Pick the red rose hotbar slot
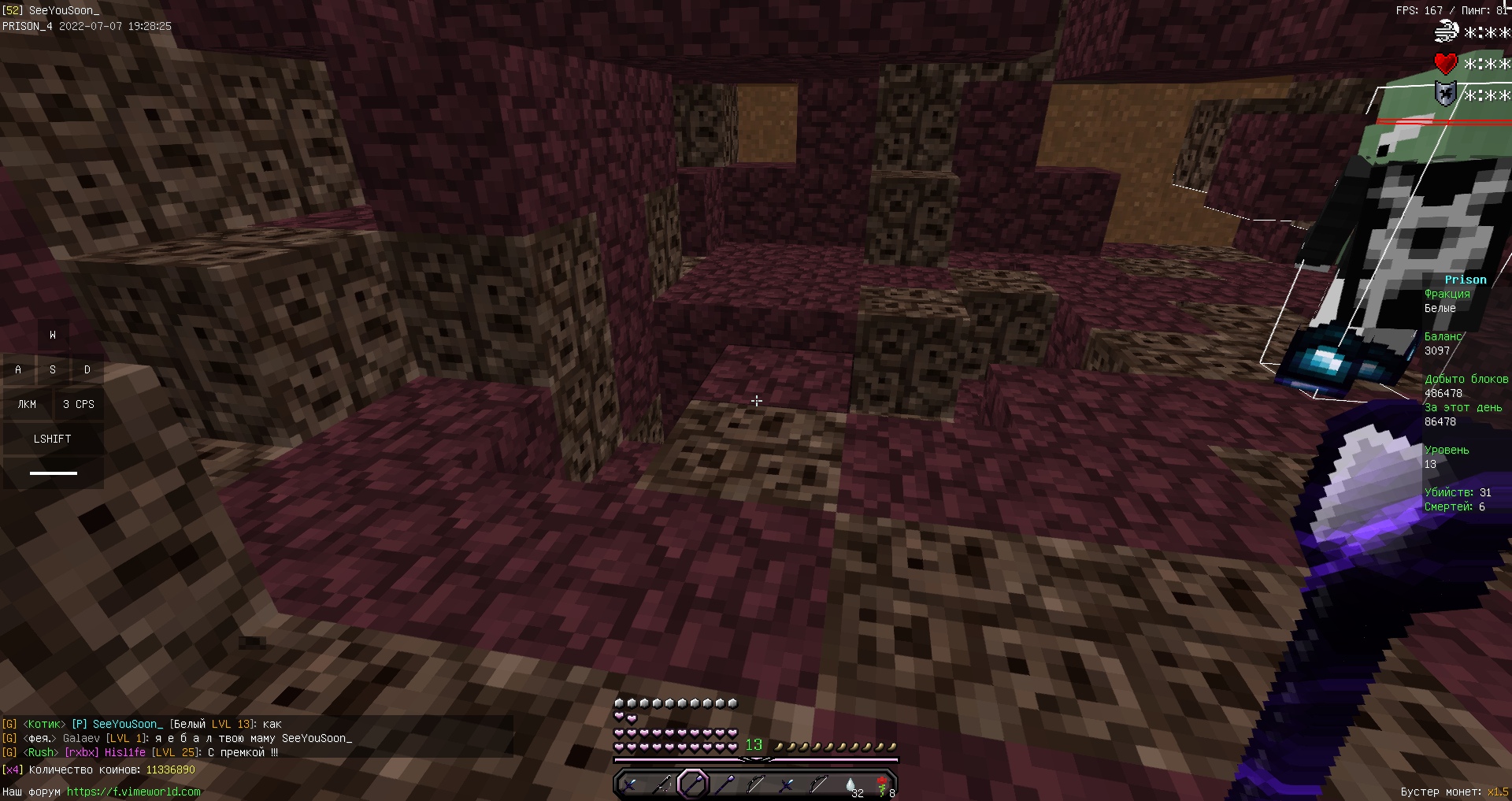The width and height of the screenshot is (1512, 801). coord(882,784)
